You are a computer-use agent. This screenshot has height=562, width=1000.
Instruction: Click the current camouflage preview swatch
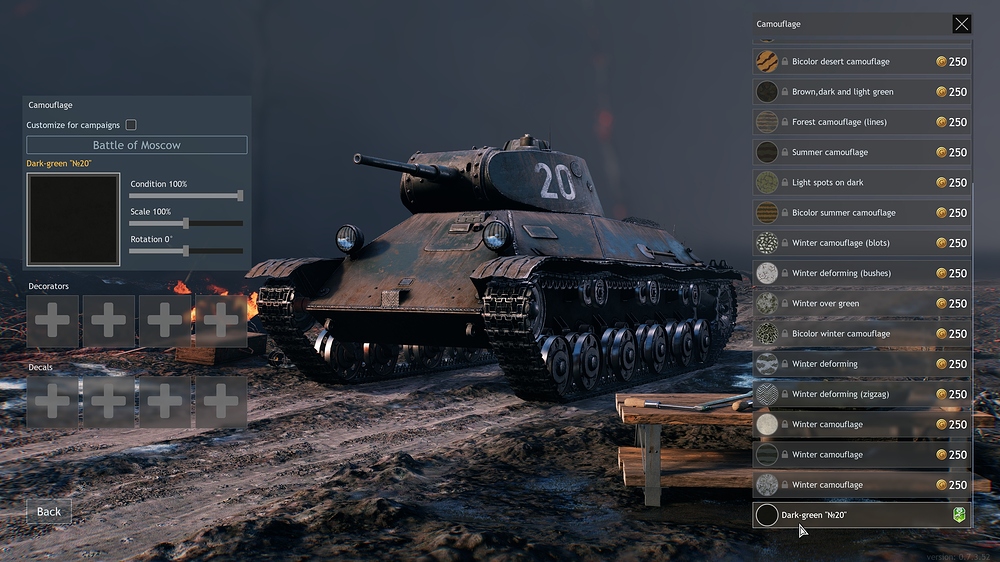[73, 219]
